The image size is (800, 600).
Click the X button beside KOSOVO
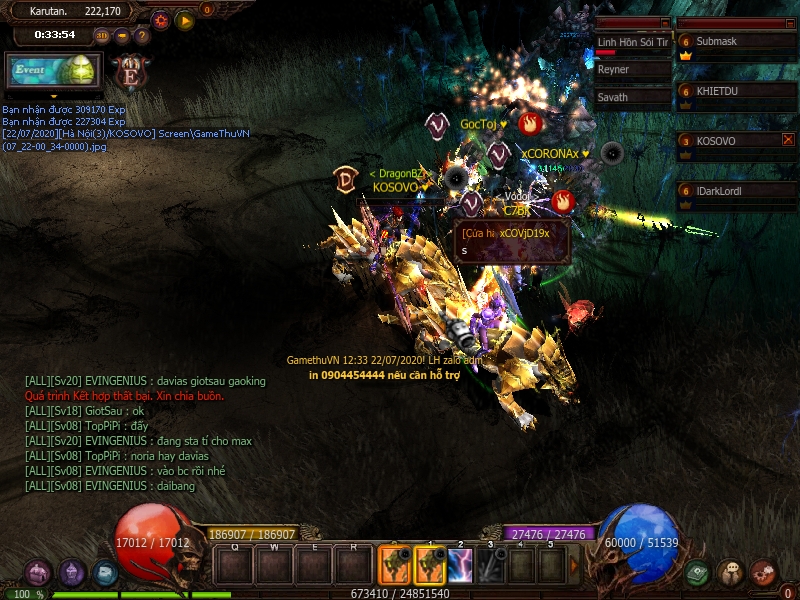788,140
